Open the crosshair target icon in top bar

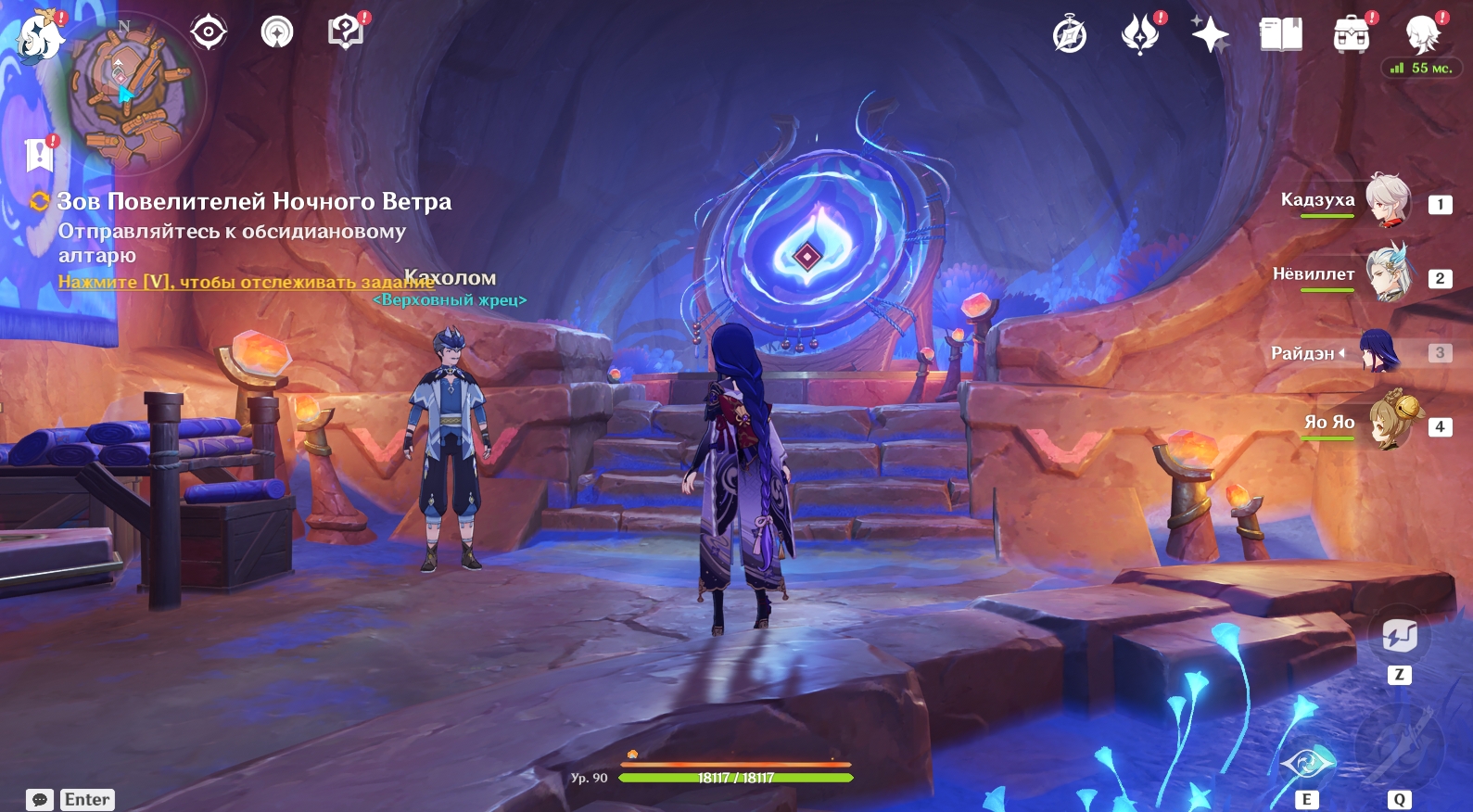tap(209, 33)
